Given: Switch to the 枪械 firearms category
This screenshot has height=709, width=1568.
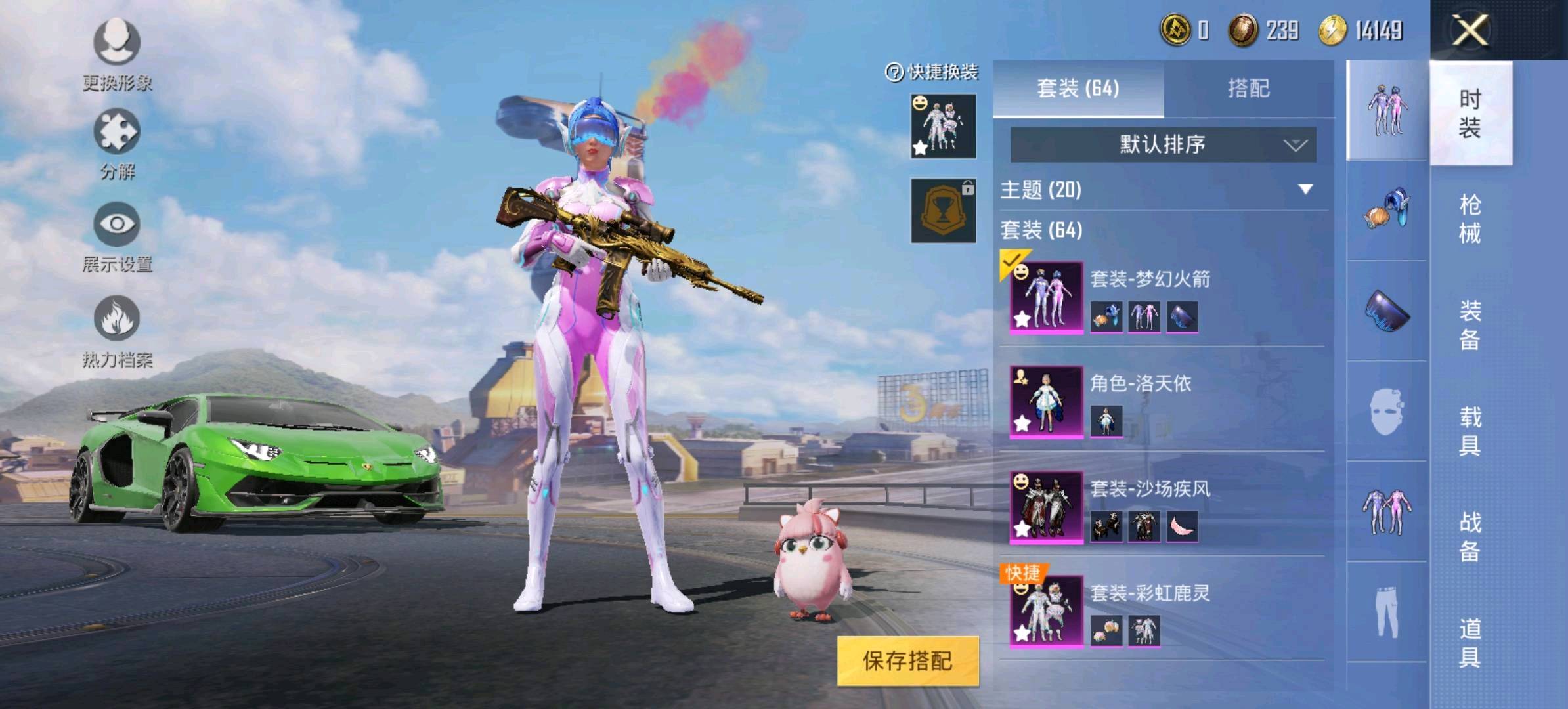Looking at the screenshot, I should tap(1470, 219).
